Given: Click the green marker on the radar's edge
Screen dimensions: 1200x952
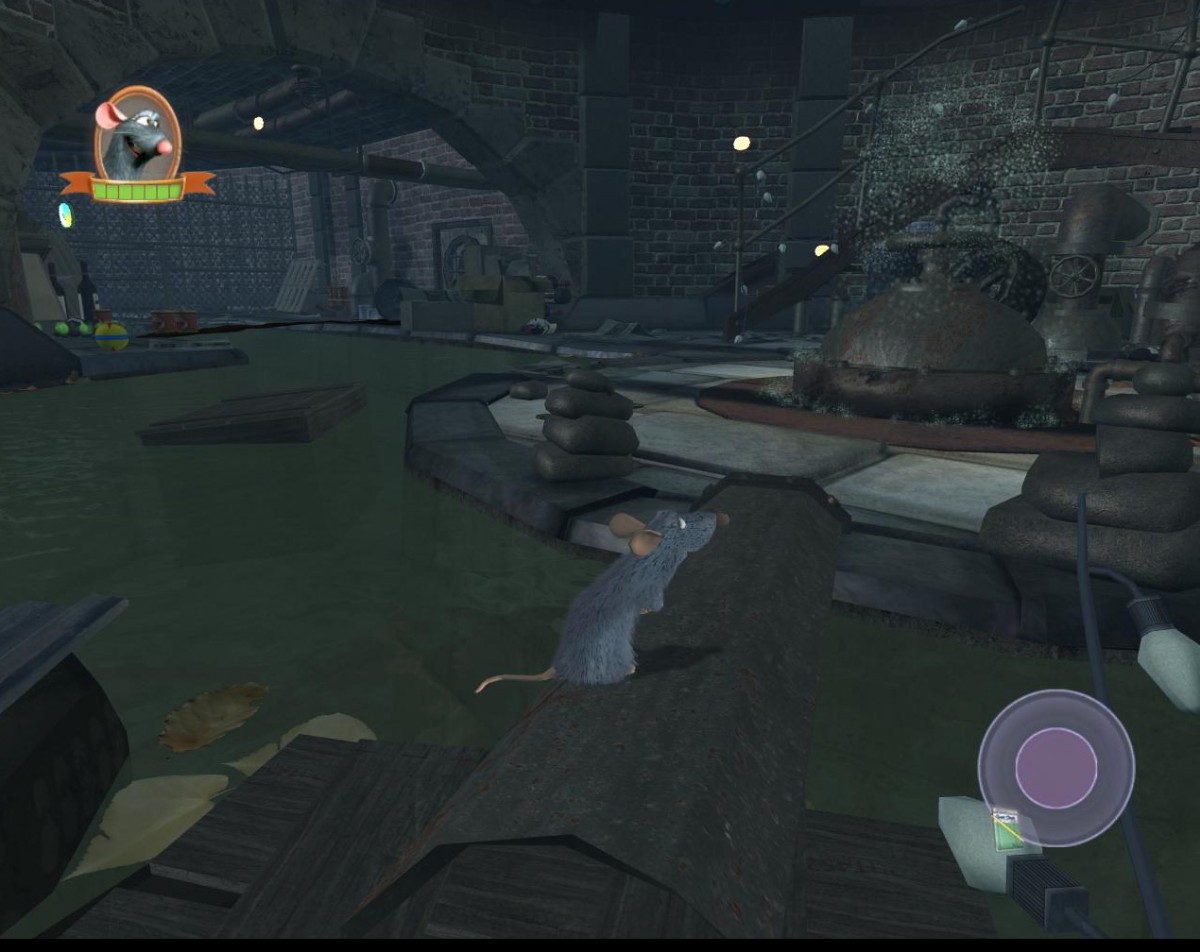Looking at the screenshot, I should point(1007,829).
